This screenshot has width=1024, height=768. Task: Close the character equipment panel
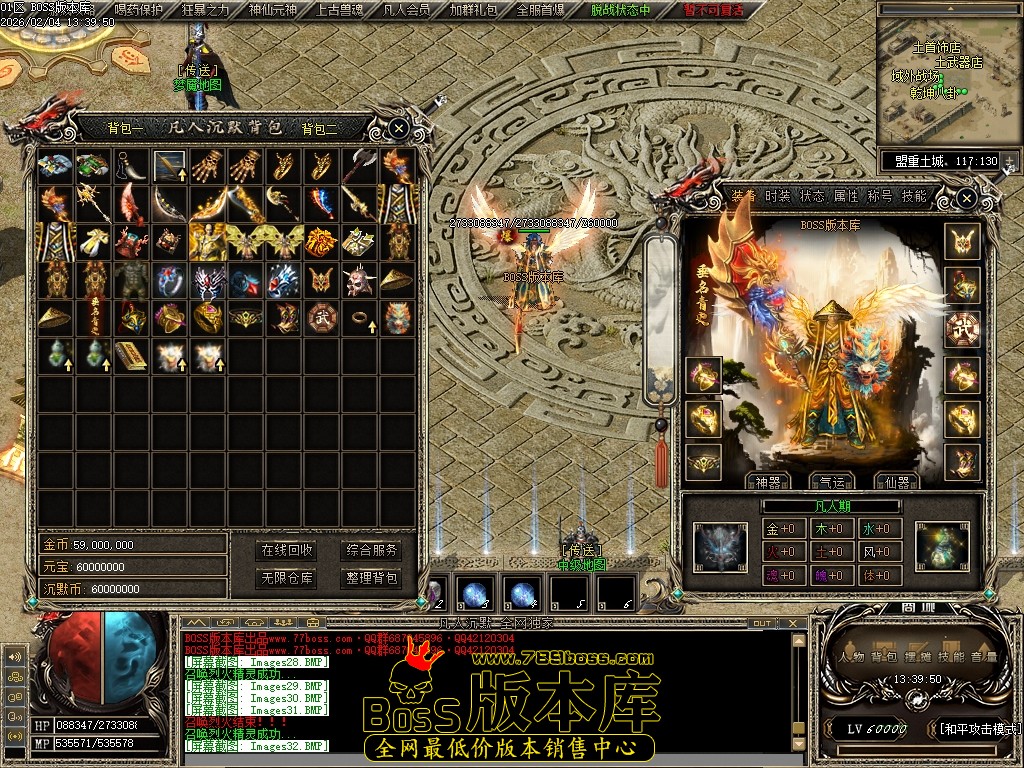point(965,199)
